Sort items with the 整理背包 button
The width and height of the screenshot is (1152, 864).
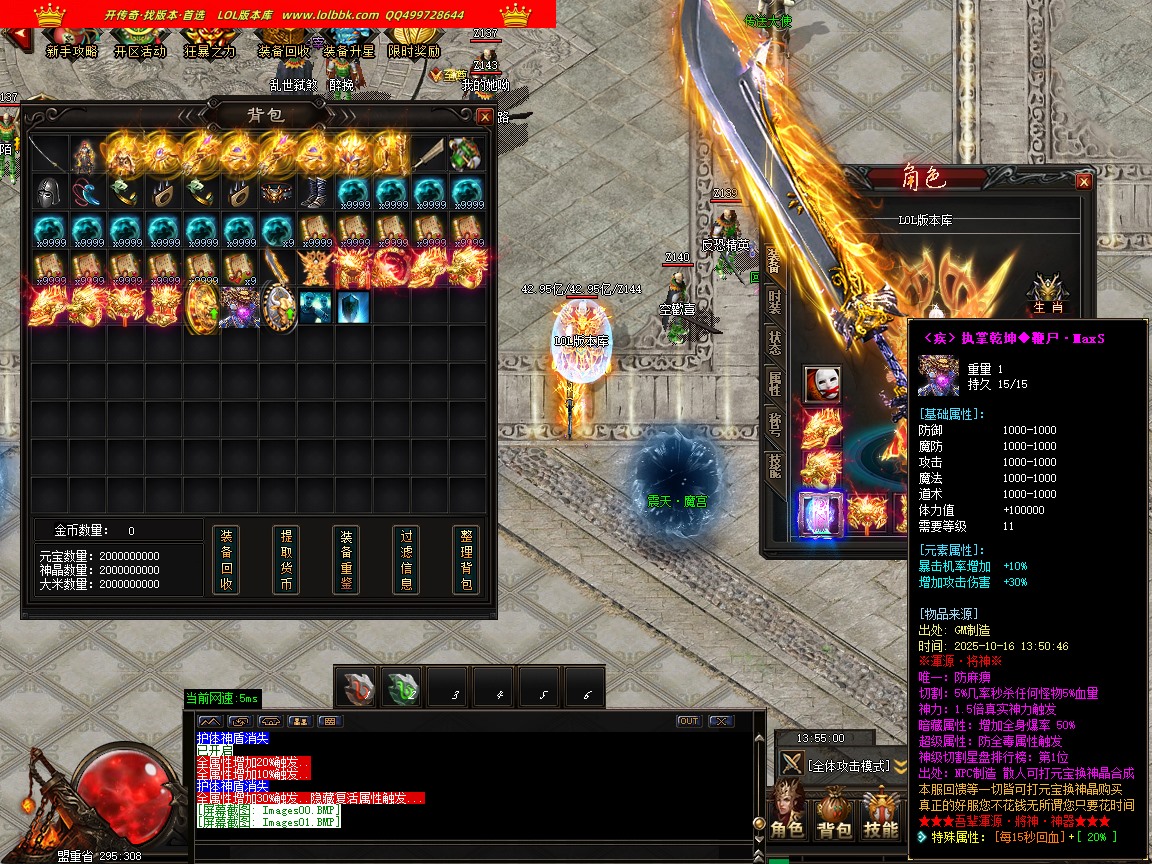(466, 559)
